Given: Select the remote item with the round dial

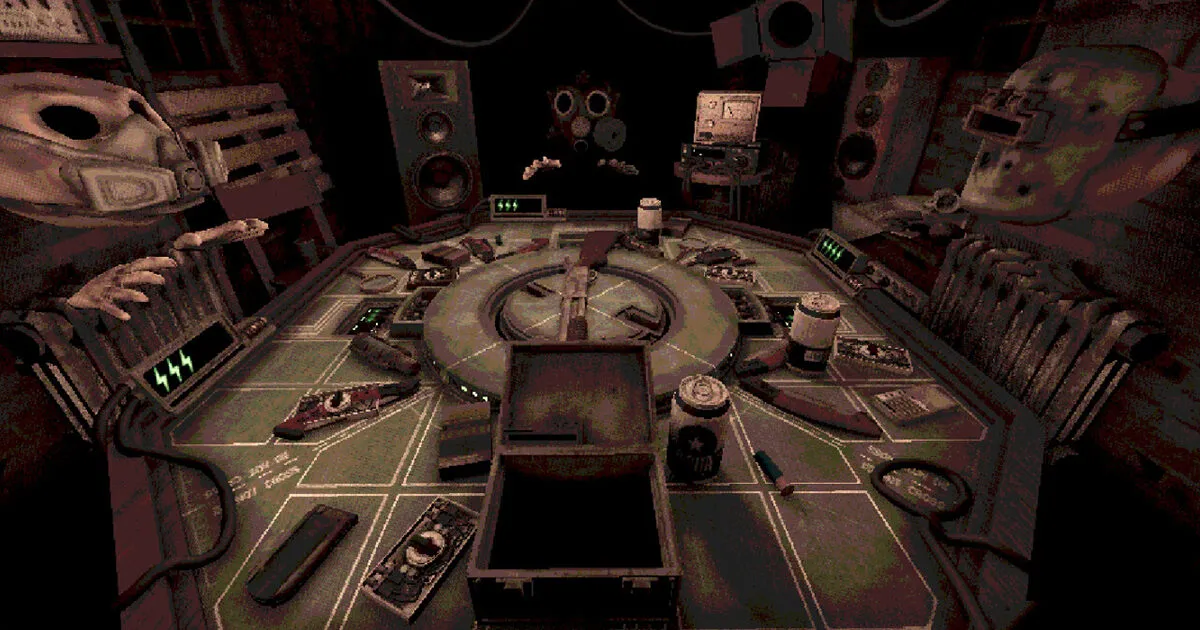Looking at the screenshot, I should pyautogui.click(x=419, y=556).
